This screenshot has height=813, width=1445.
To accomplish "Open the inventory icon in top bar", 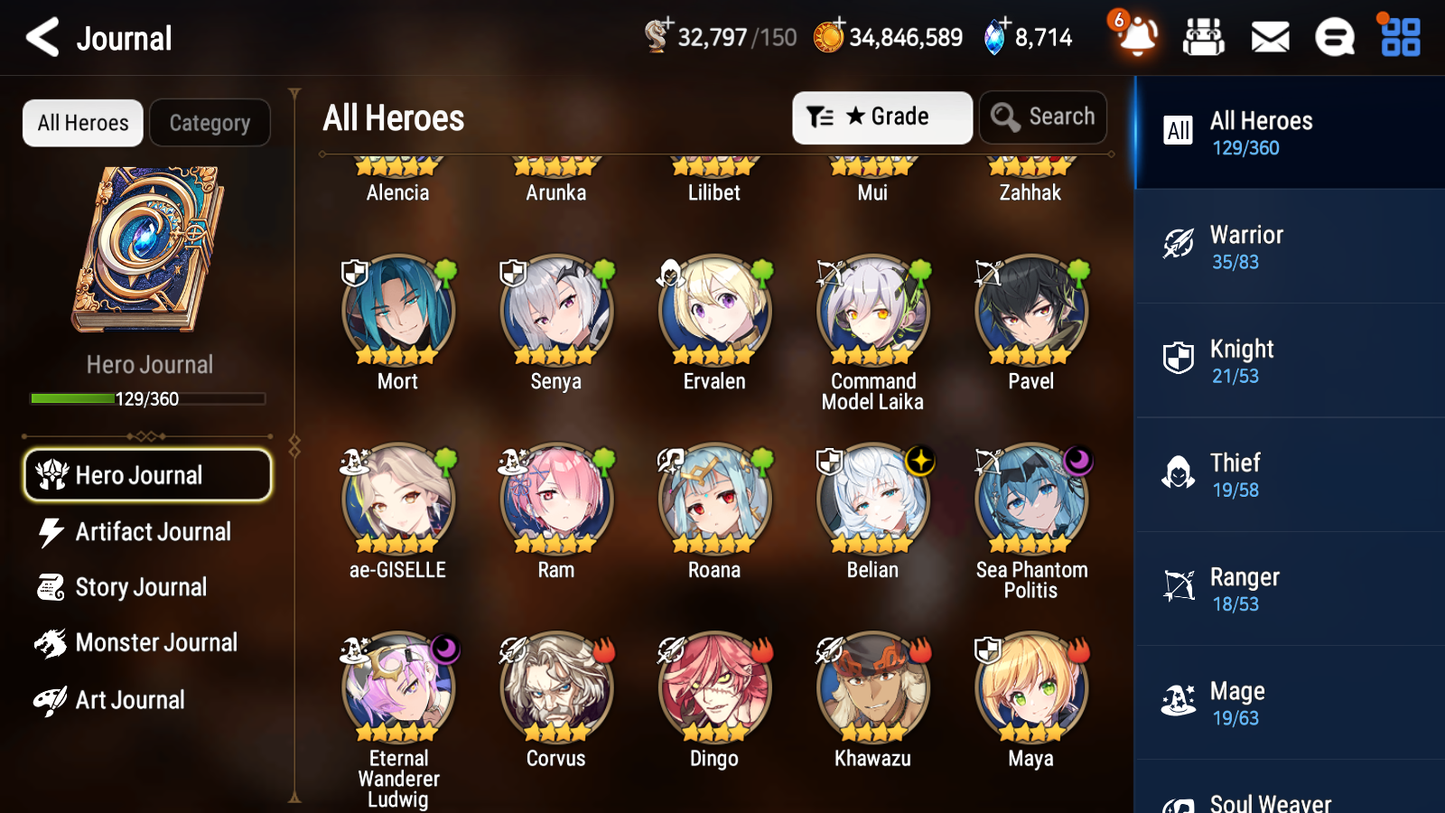I will [1203, 36].
